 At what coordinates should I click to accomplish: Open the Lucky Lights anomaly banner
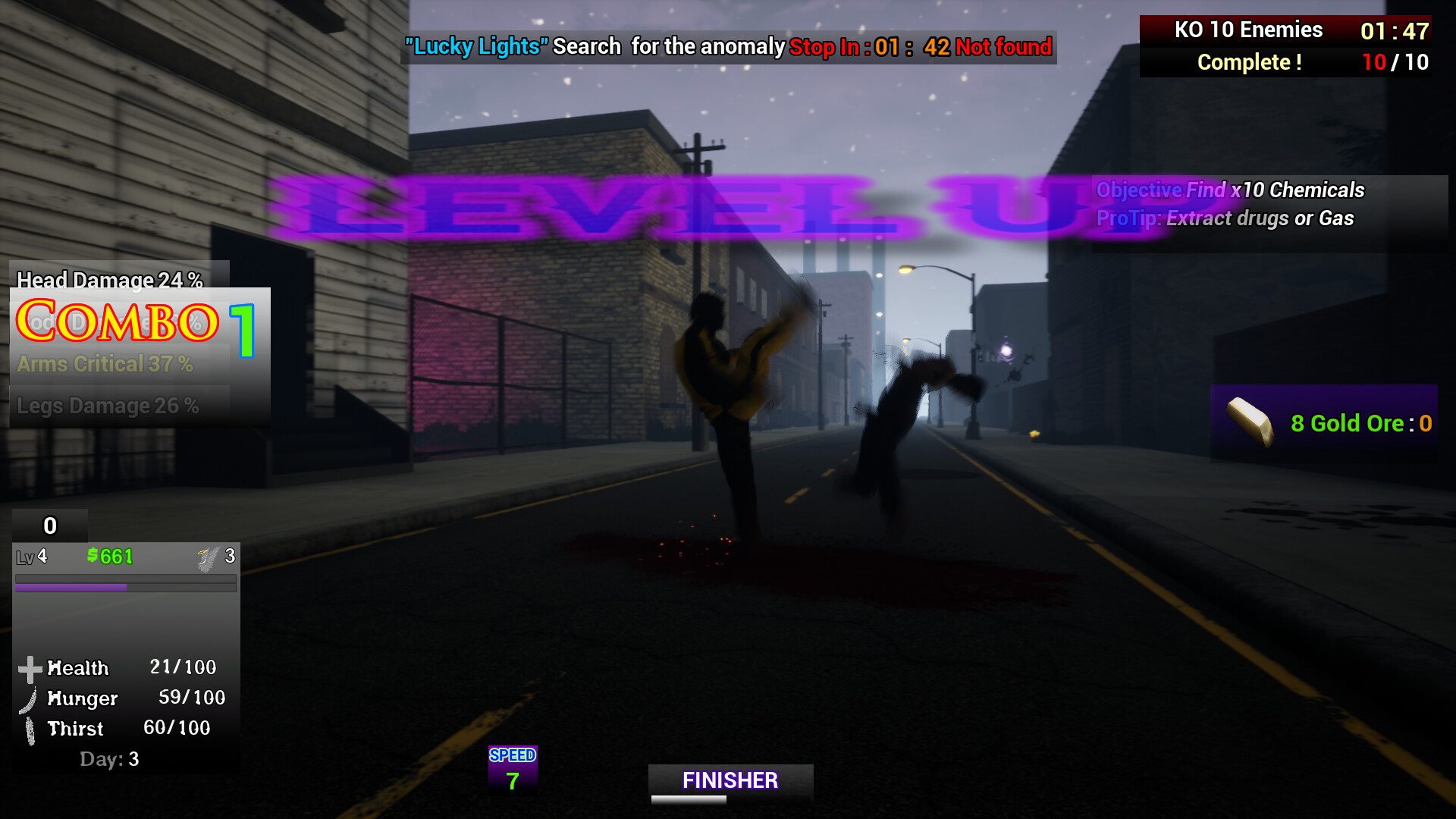(475, 46)
